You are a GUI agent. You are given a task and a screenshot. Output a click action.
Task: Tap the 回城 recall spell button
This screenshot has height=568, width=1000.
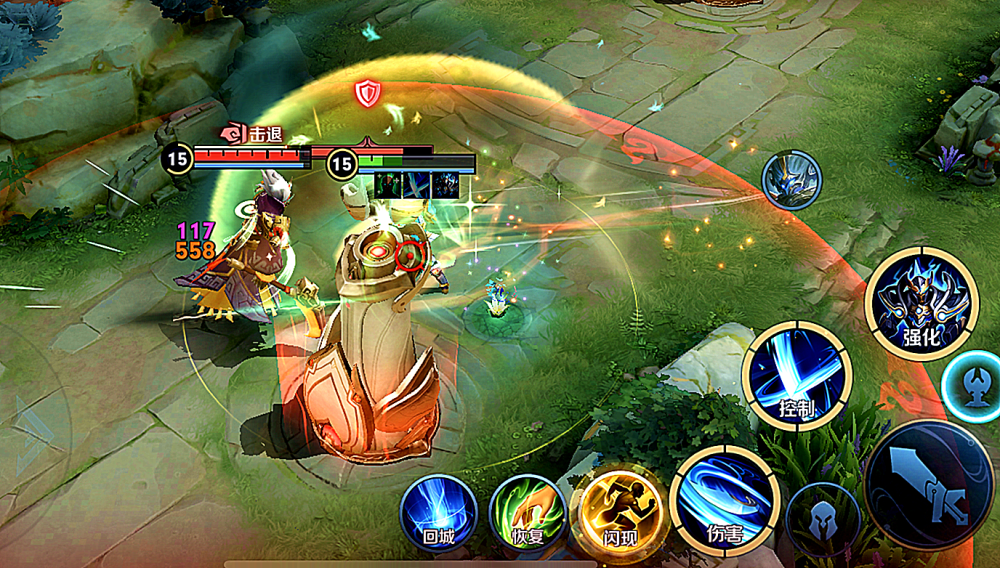click(438, 513)
